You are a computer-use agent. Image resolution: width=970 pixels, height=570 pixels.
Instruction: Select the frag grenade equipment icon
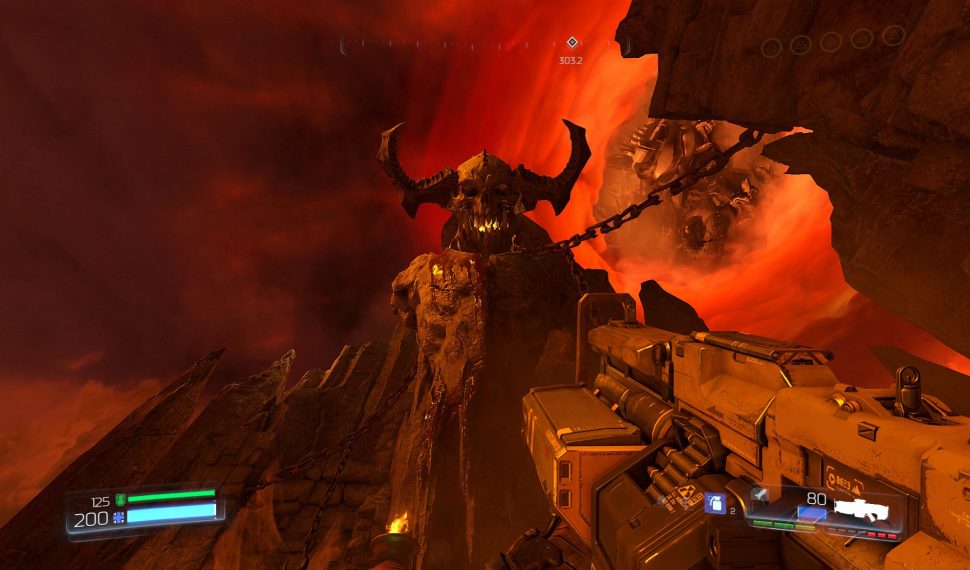pyautogui.click(x=715, y=505)
